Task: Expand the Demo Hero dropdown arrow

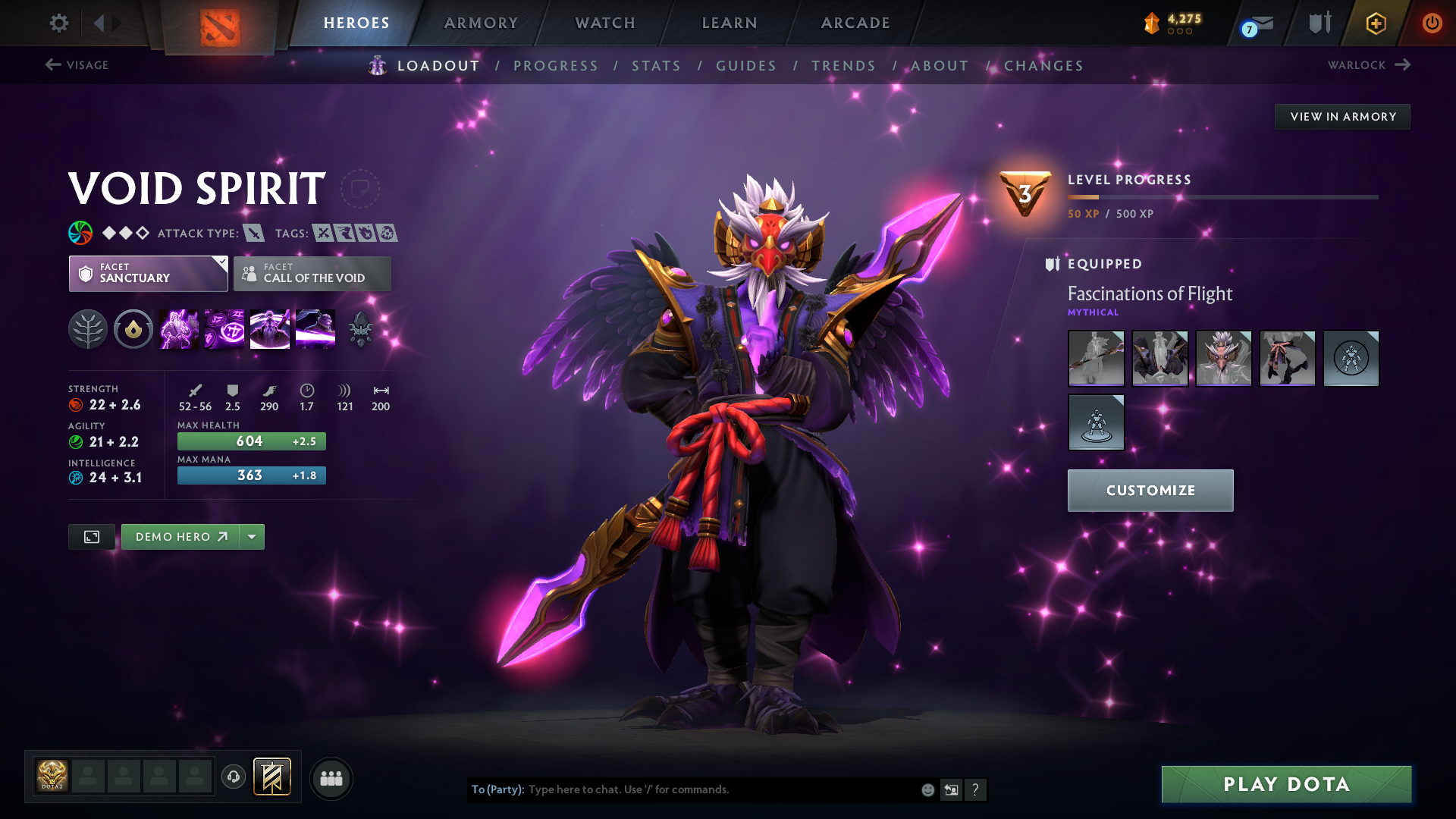Action: (x=252, y=536)
